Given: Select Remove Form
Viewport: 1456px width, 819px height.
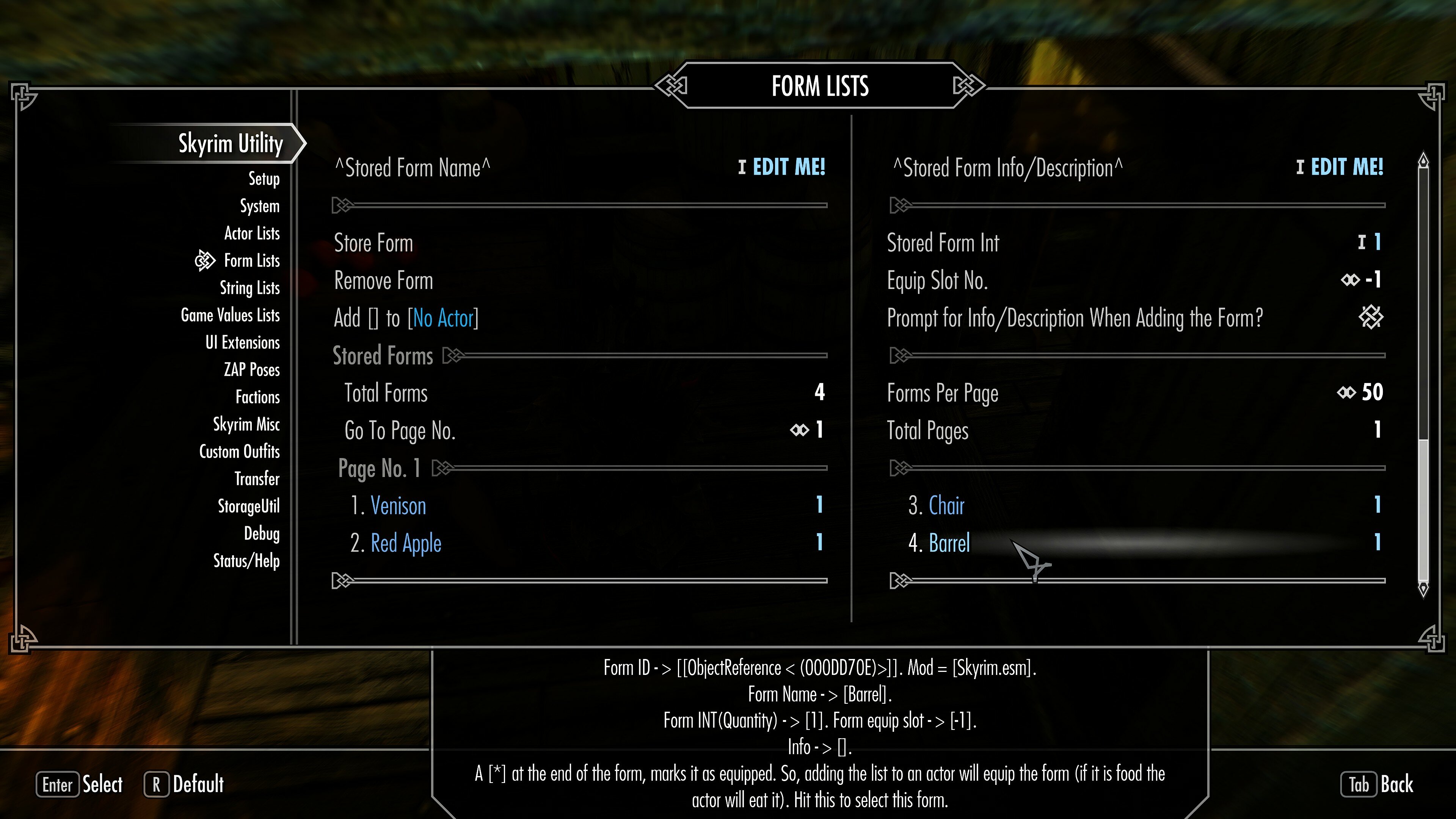Looking at the screenshot, I should click(383, 281).
